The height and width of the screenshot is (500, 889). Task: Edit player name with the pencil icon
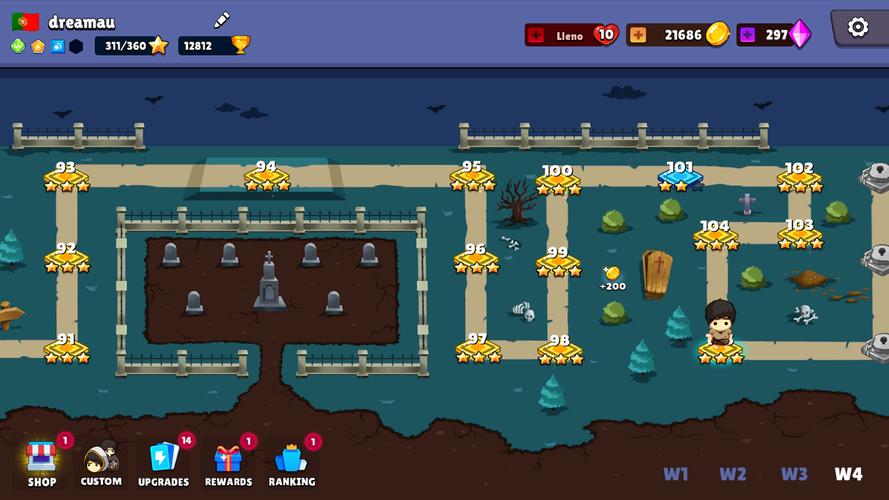click(x=222, y=20)
